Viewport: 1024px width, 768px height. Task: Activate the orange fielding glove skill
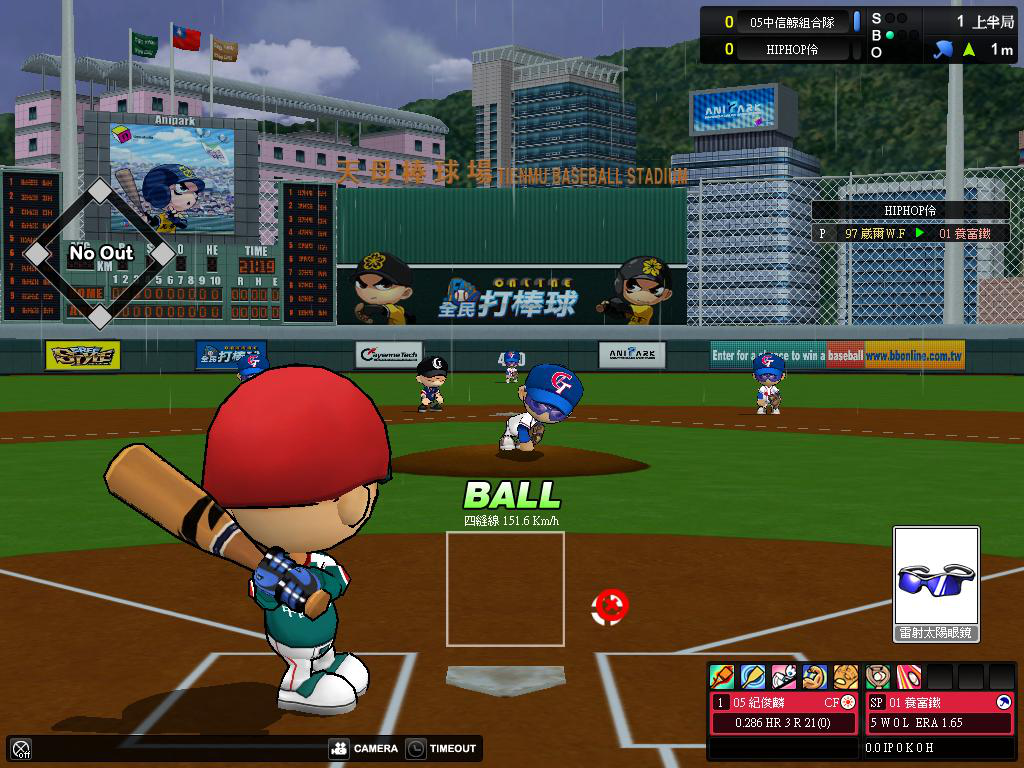coord(846,677)
